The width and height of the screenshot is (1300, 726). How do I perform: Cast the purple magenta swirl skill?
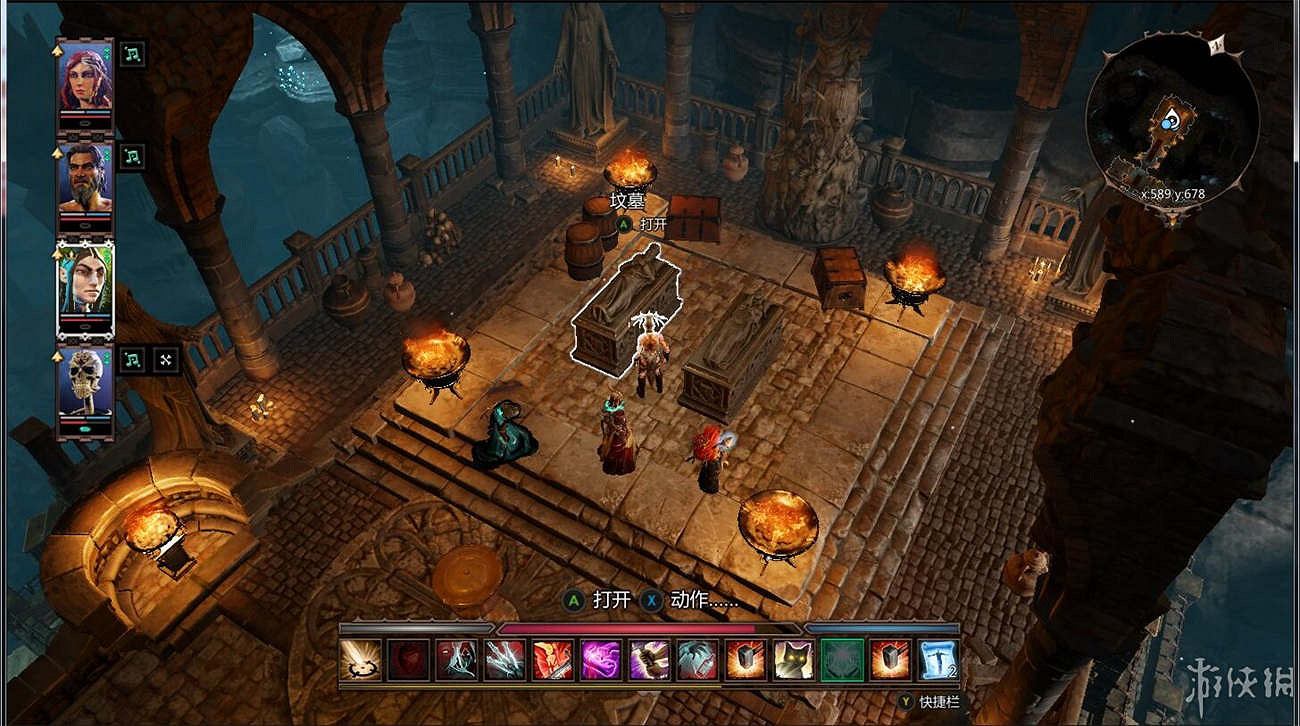tap(601, 660)
